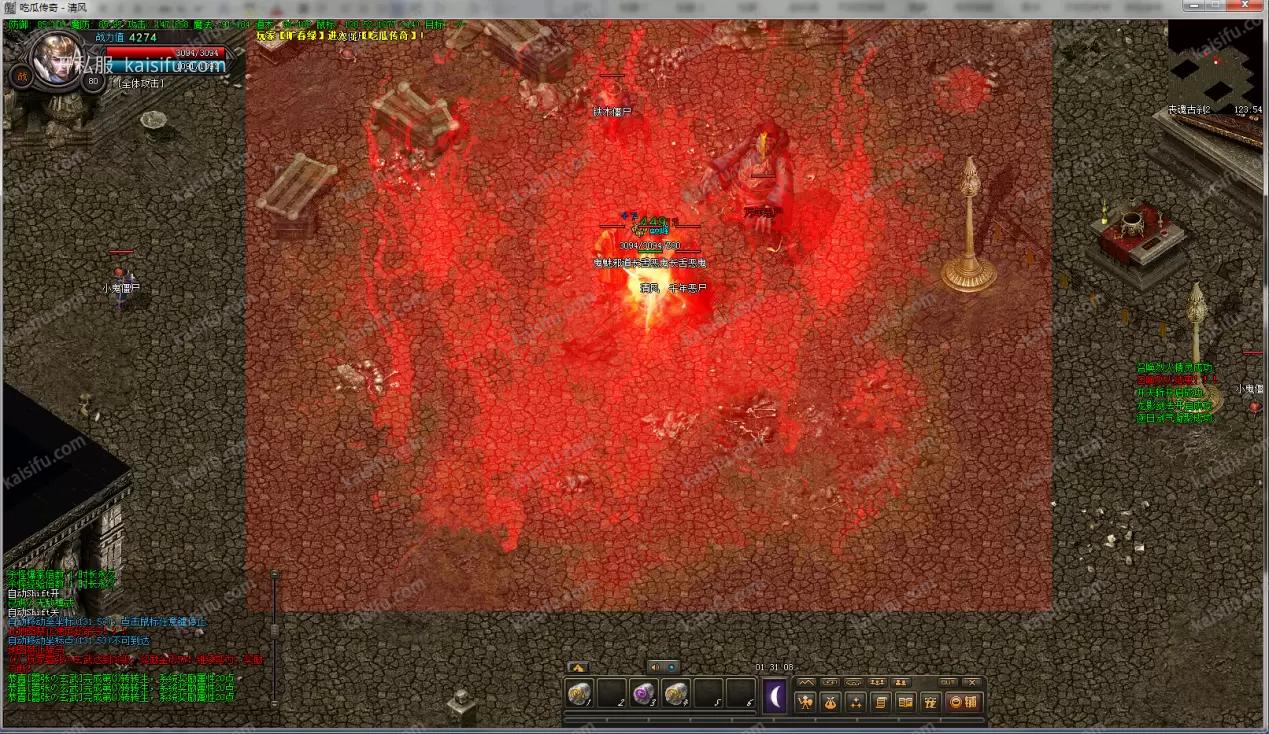Toggle the sound speaker icon

point(656,667)
